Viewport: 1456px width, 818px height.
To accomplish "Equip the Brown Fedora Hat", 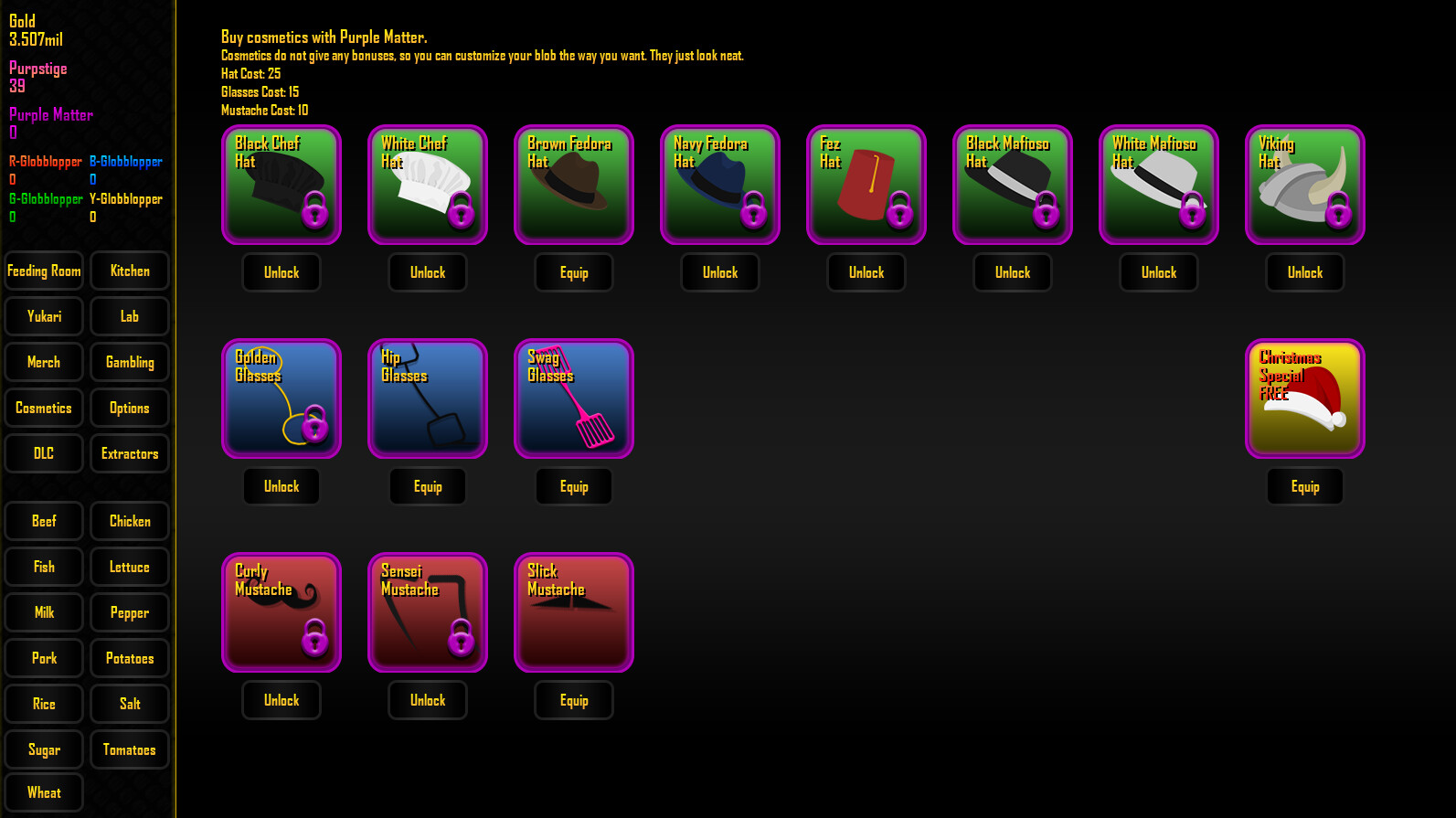I will [573, 271].
